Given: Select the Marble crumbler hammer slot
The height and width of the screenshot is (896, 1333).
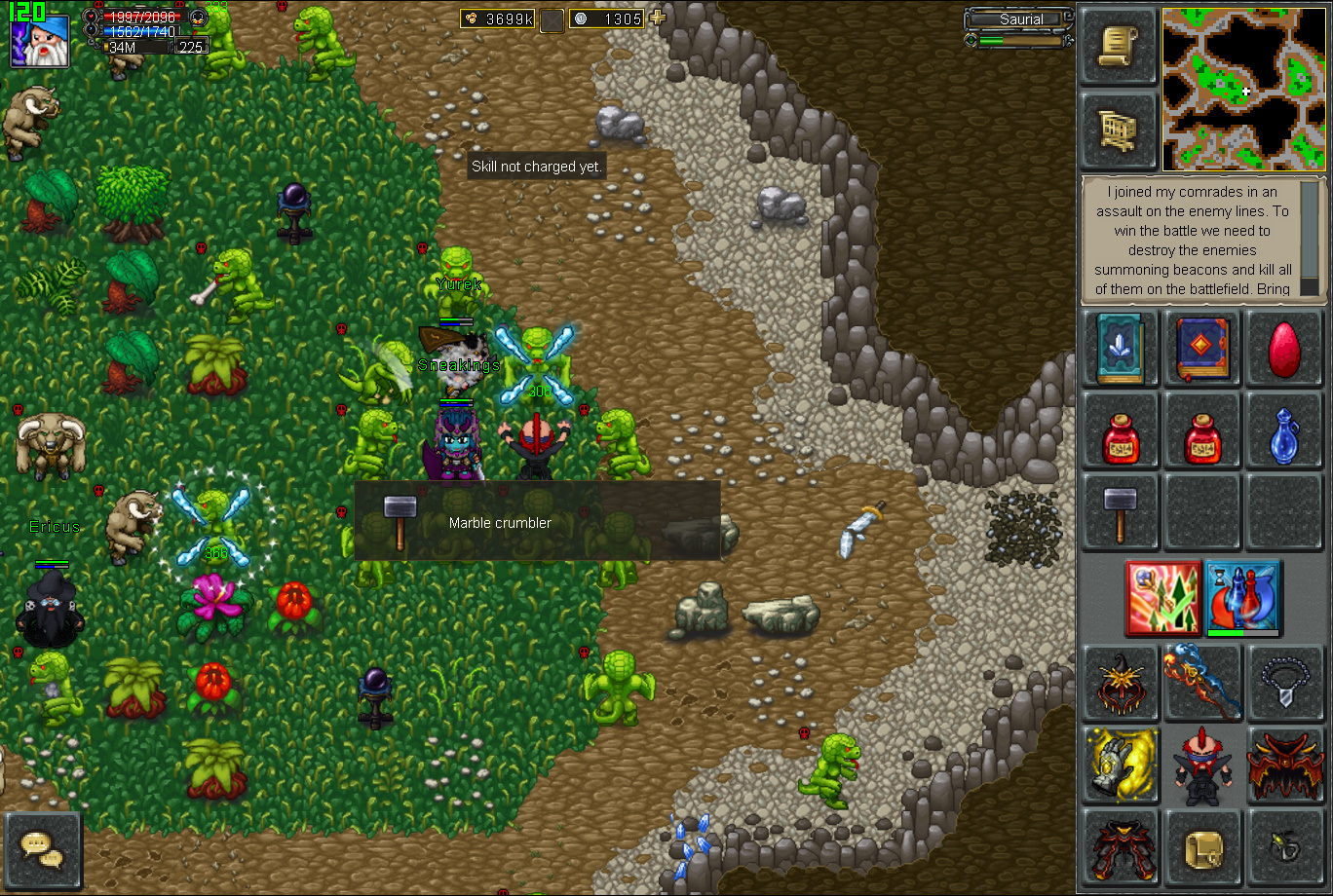Looking at the screenshot, I should click(x=1120, y=513).
